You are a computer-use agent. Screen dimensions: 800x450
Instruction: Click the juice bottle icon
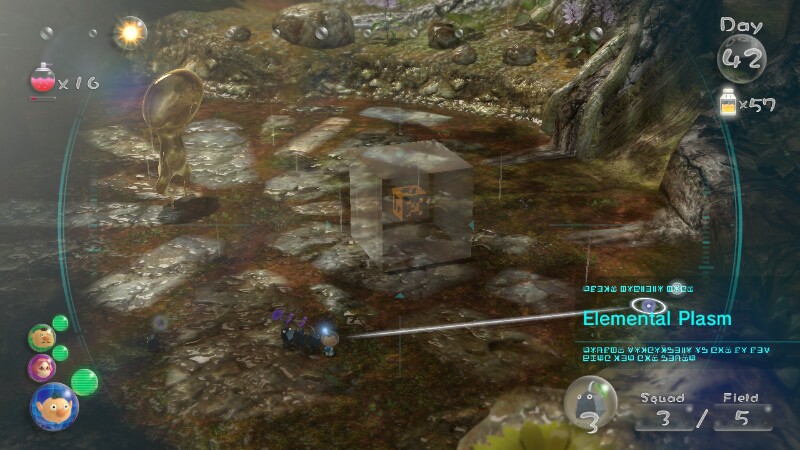tap(729, 104)
